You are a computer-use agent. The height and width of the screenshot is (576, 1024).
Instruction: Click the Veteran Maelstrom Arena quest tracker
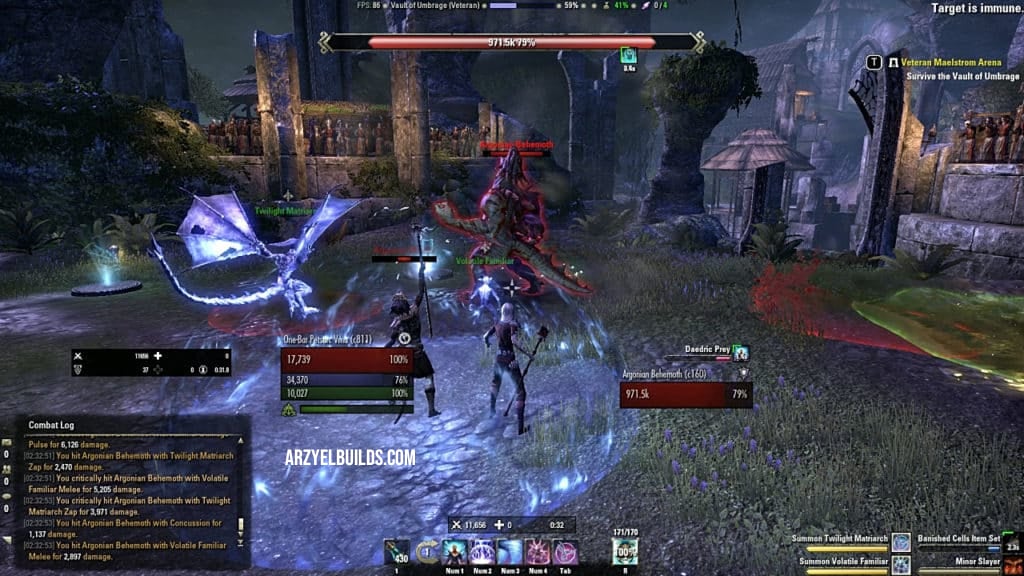[944, 62]
